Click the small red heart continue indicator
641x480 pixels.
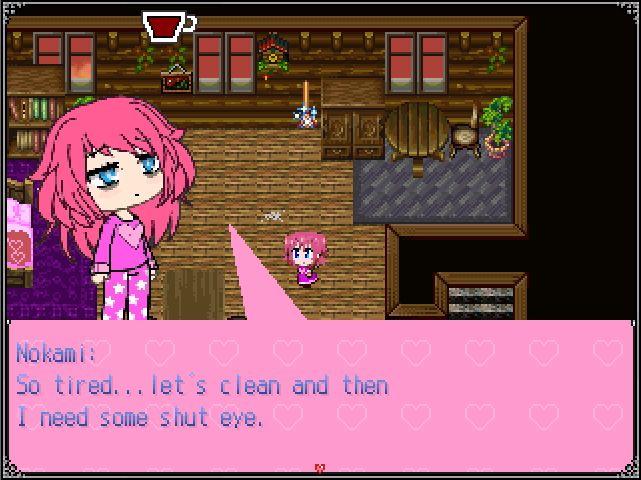click(x=320, y=468)
